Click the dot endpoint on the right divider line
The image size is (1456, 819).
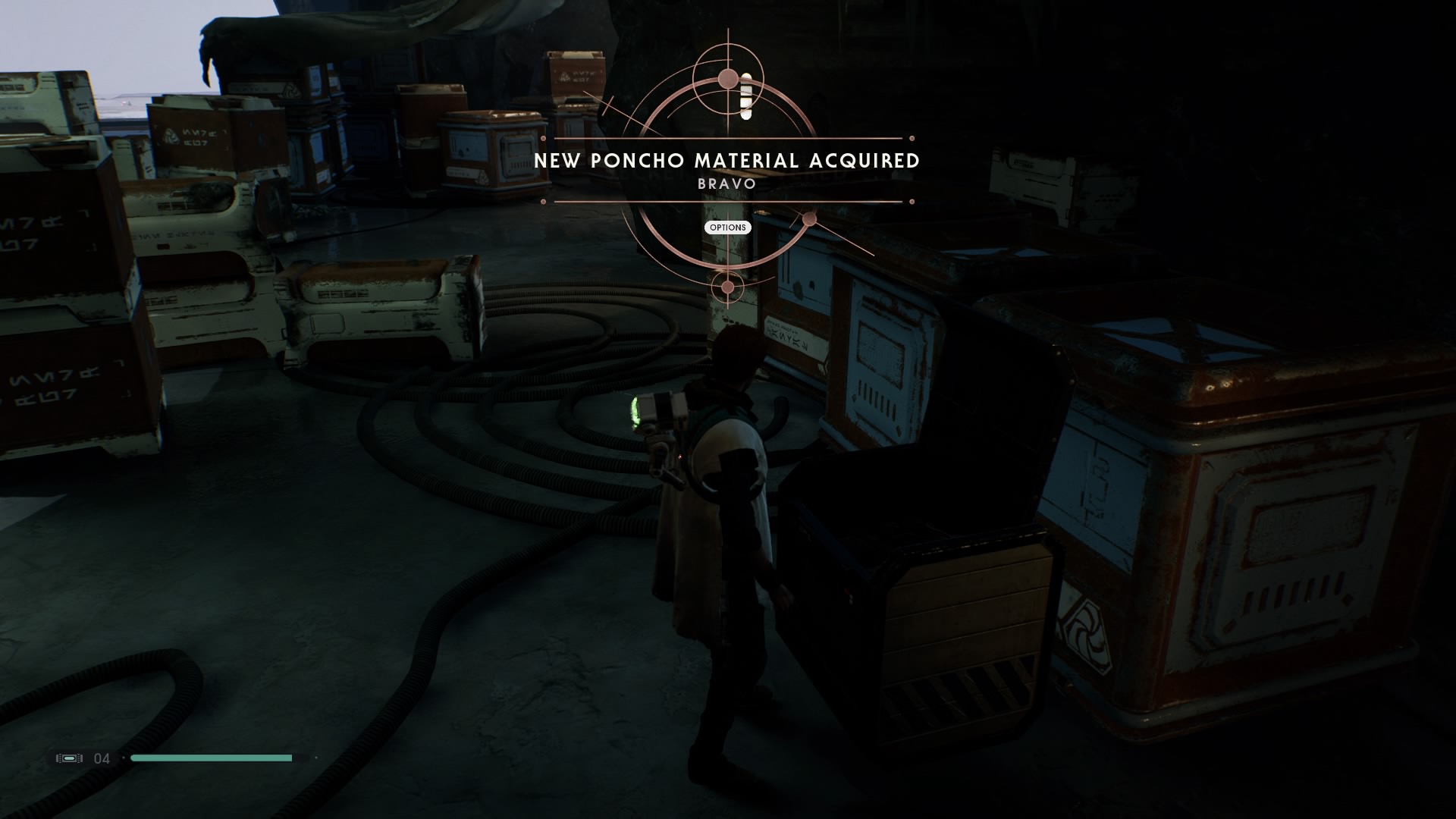tap(911, 137)
